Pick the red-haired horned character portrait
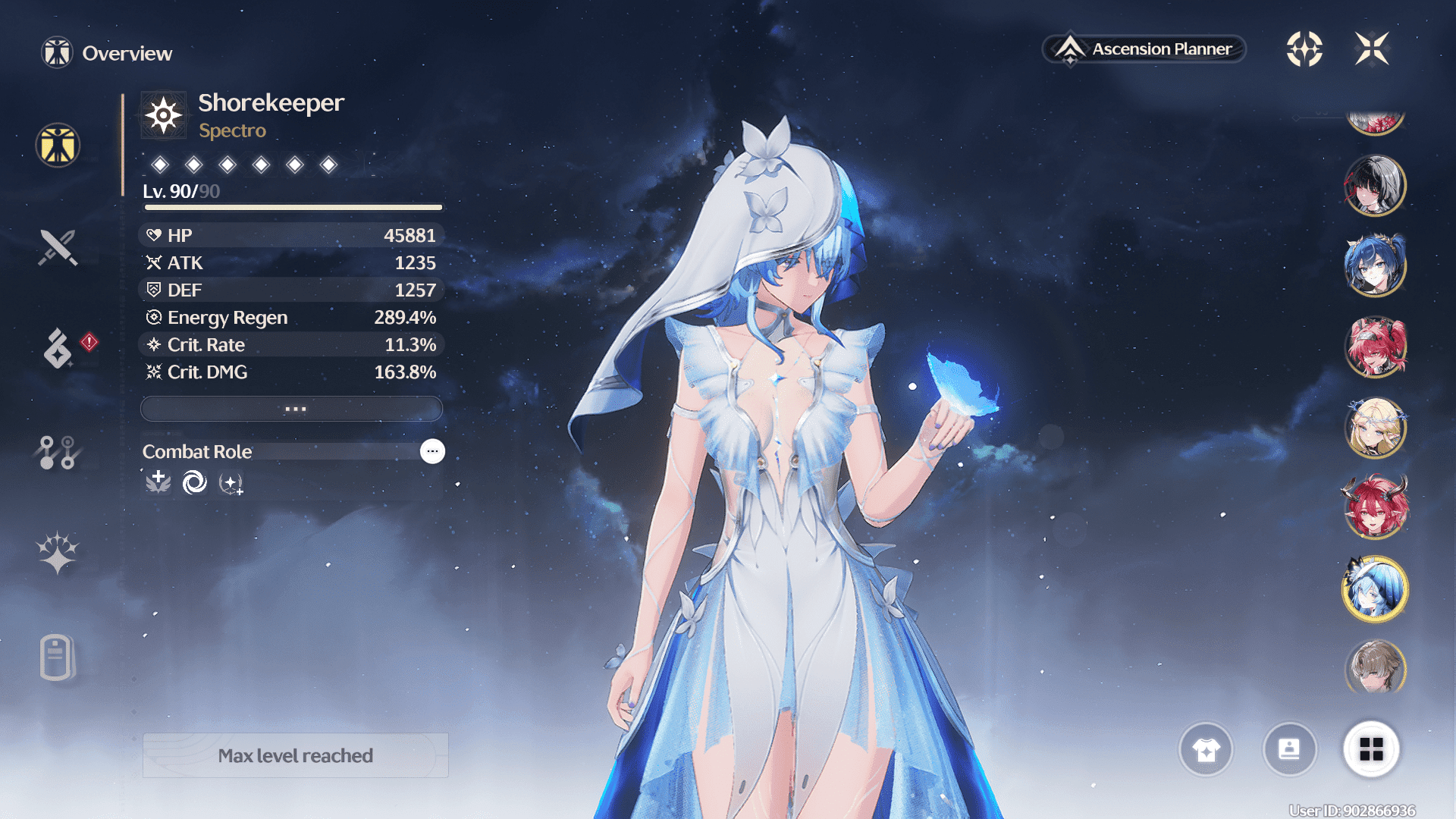This screenshot has height=819, width=1456. click(x=1375, y=507)
